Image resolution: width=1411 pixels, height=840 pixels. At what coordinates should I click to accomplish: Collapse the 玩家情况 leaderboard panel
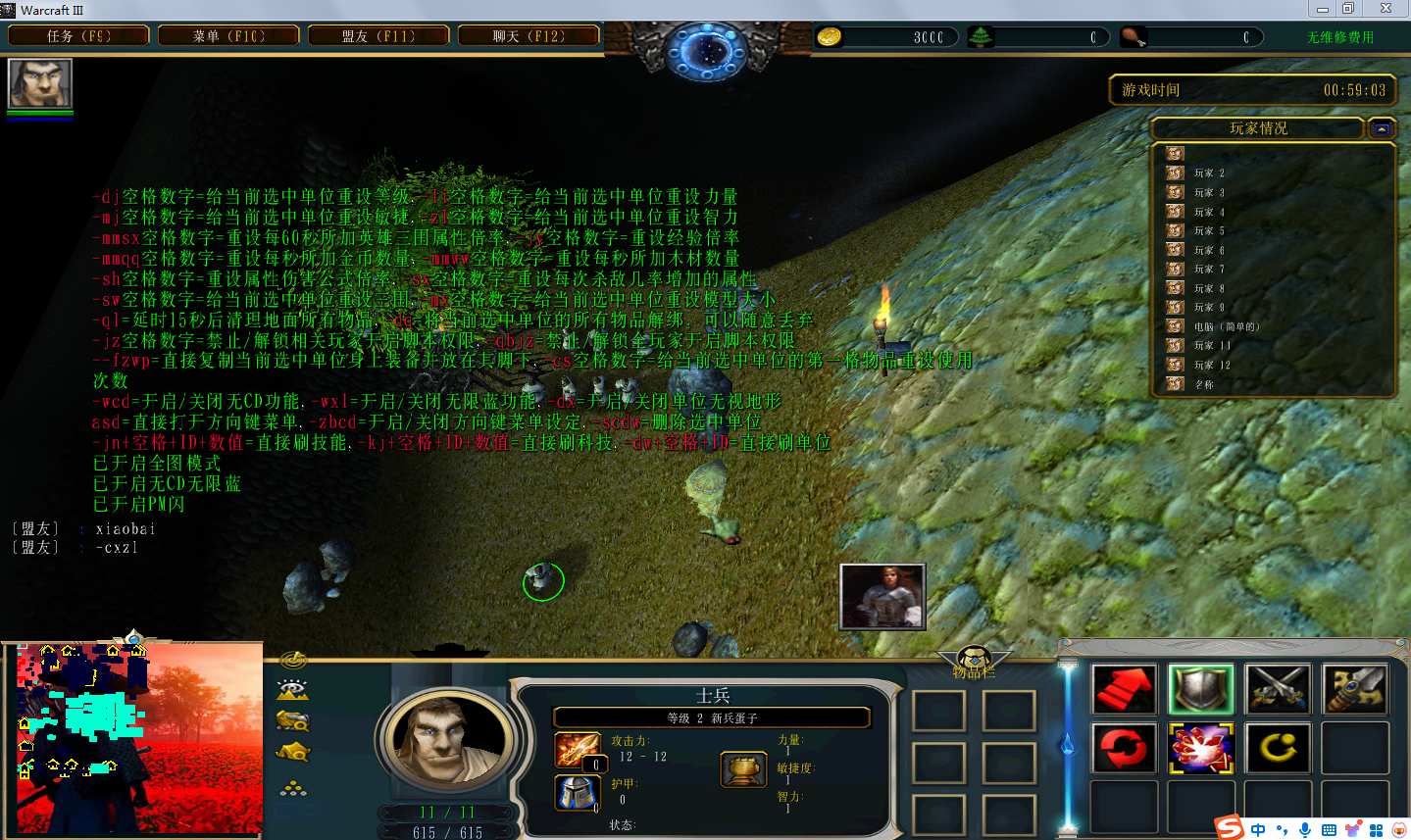pos(1382,128)
